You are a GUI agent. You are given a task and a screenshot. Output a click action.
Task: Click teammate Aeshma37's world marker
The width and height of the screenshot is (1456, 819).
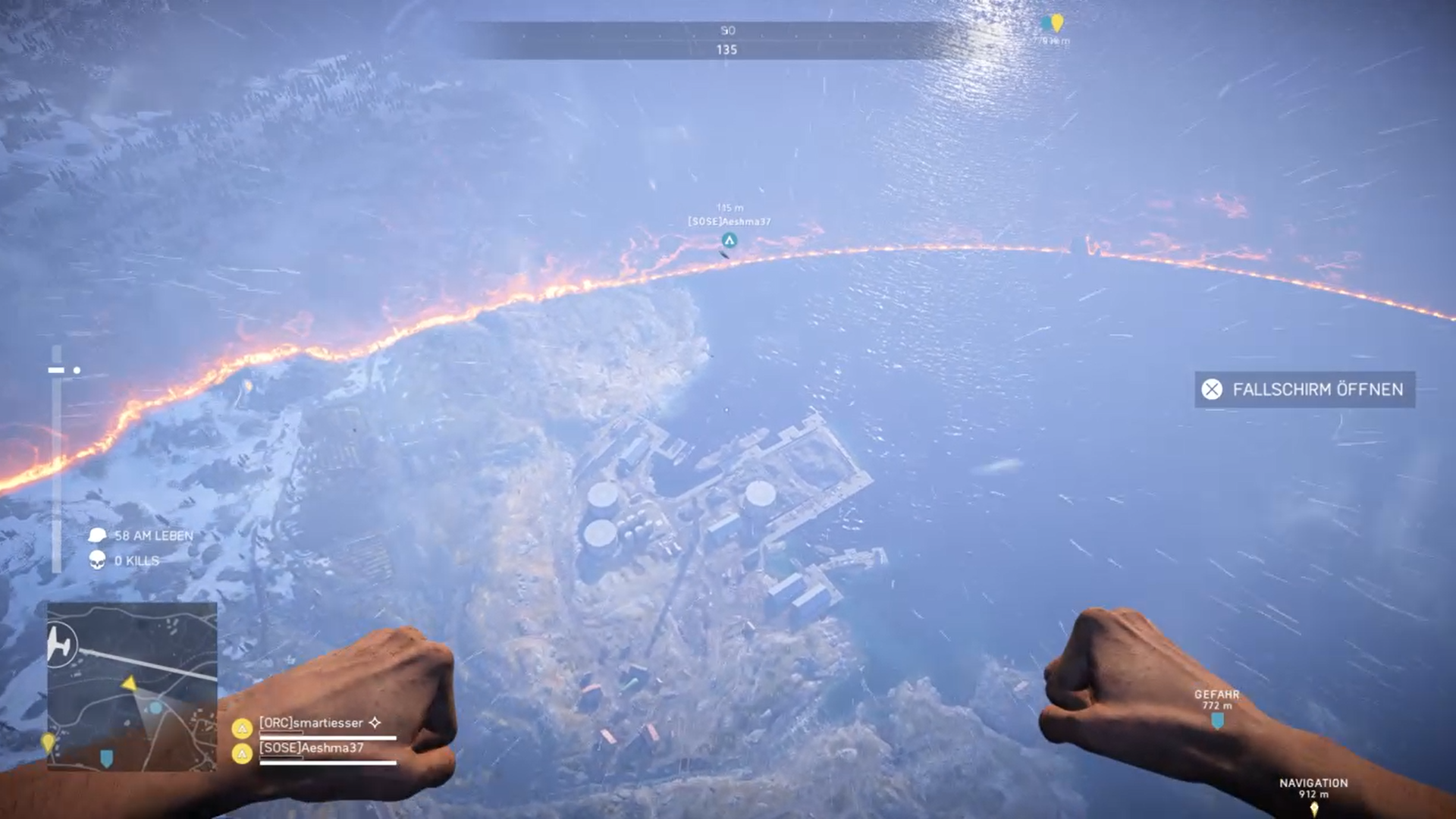point(729,240)
